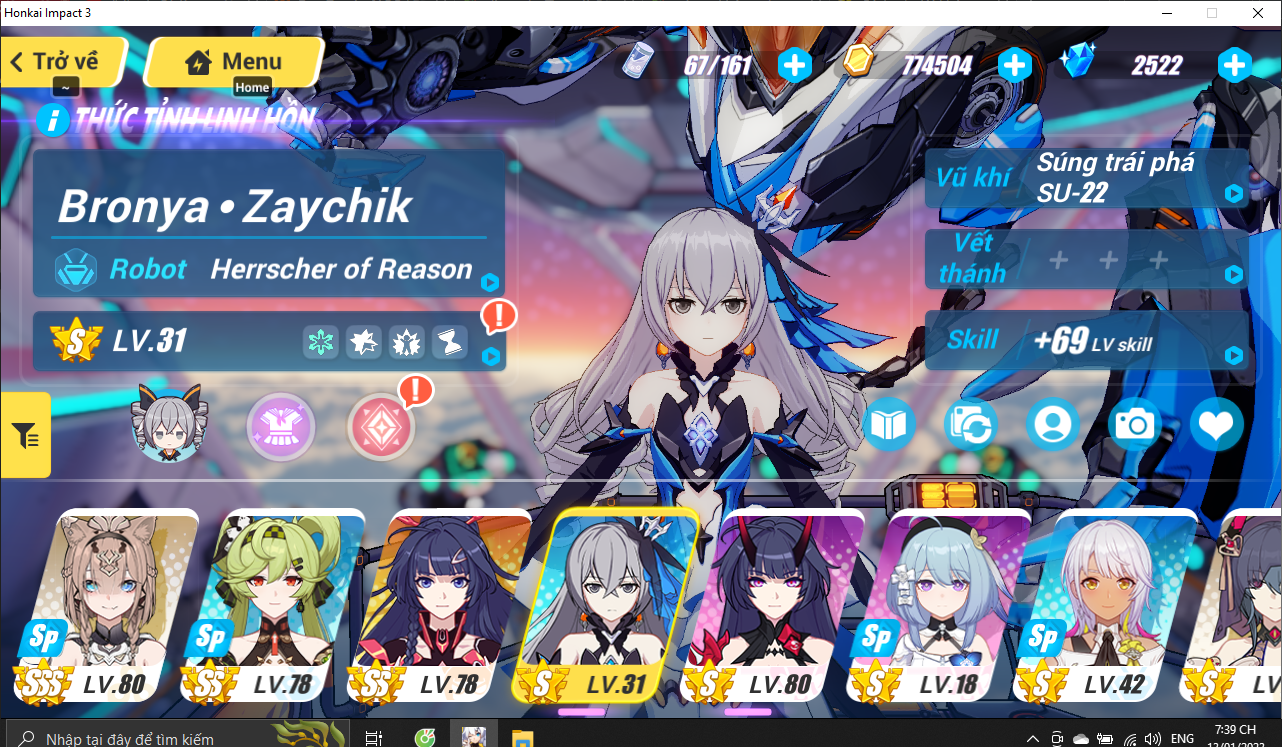Toggle the teal snowflake element badge
This screenshot has height=747, width=1282.
[319, 342]
